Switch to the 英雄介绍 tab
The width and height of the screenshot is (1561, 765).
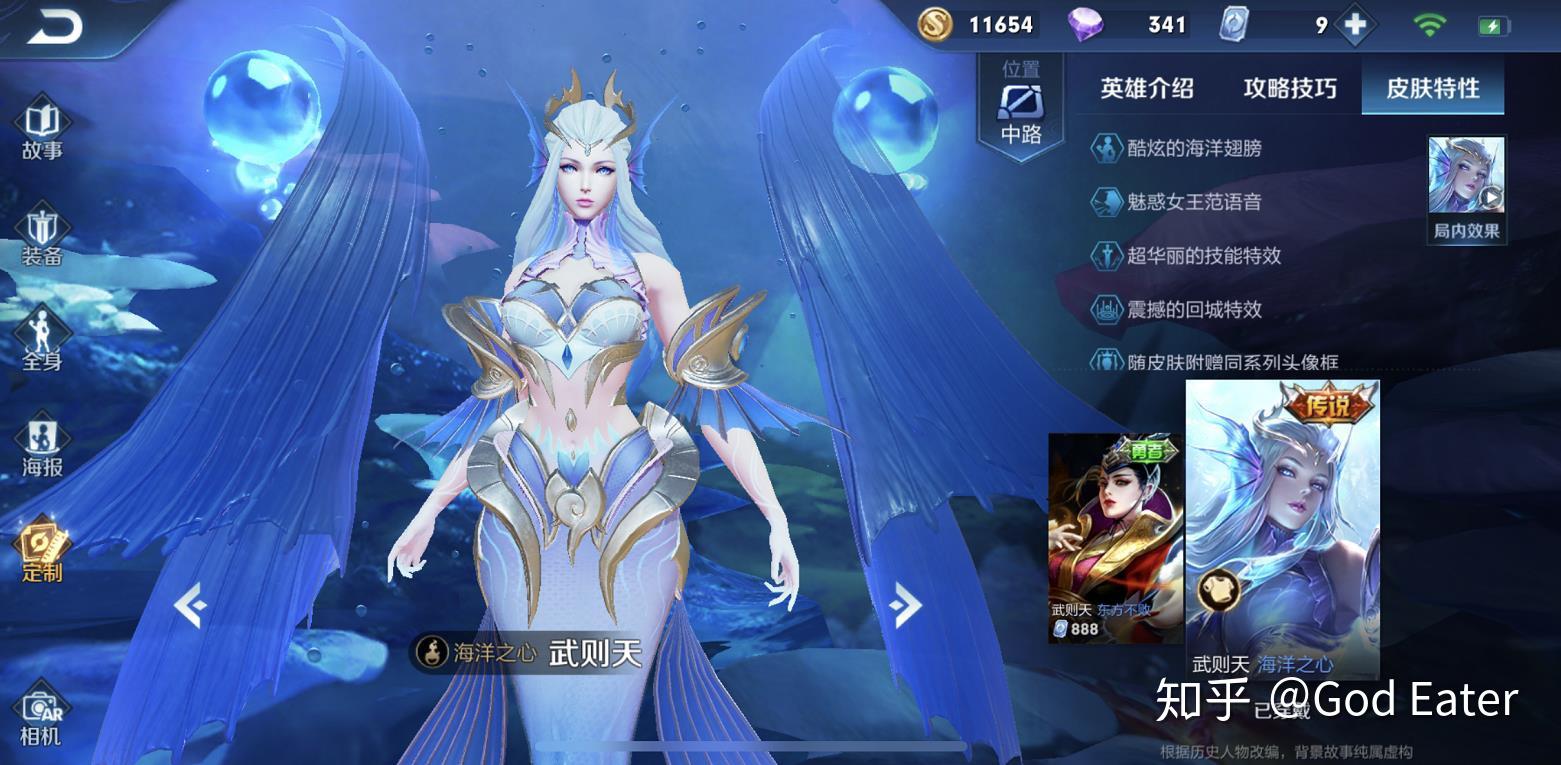1146,88
